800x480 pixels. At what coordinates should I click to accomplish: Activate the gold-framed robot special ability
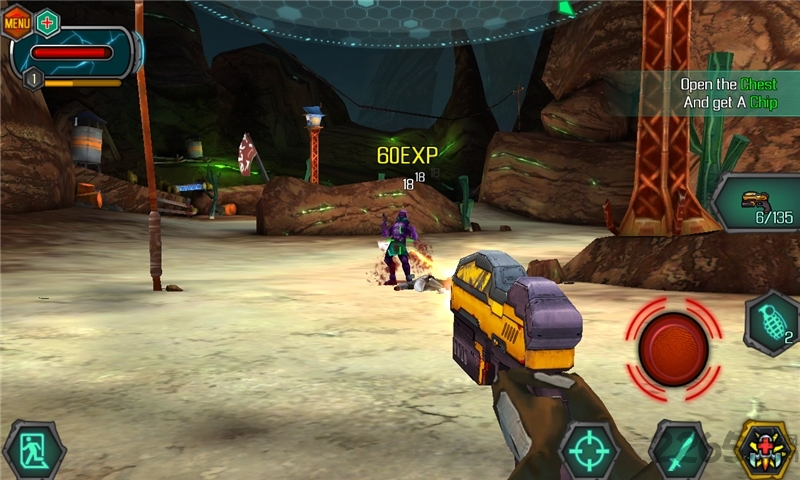(766, 450)
